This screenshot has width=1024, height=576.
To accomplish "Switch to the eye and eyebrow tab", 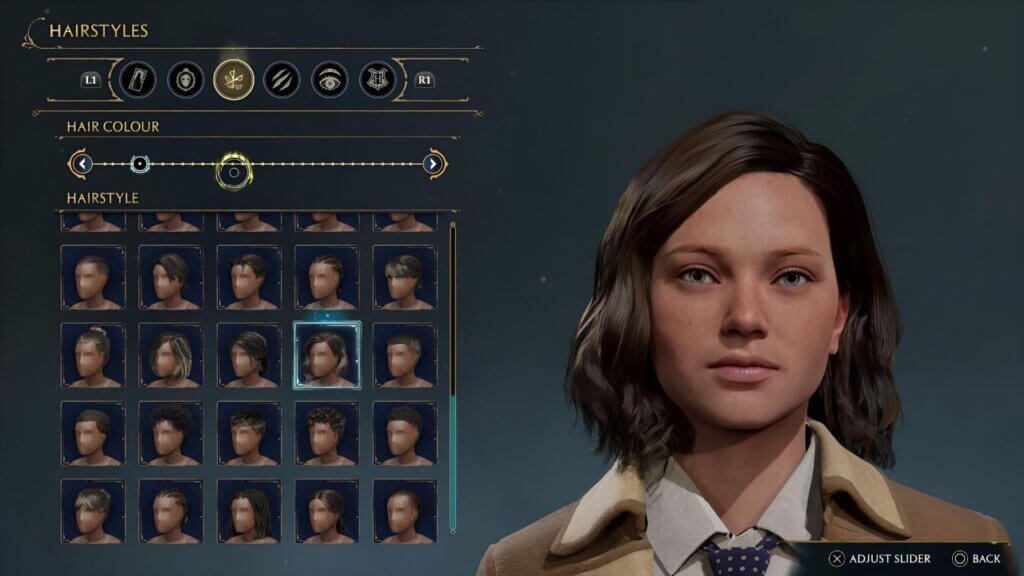I will click(330, 79).
